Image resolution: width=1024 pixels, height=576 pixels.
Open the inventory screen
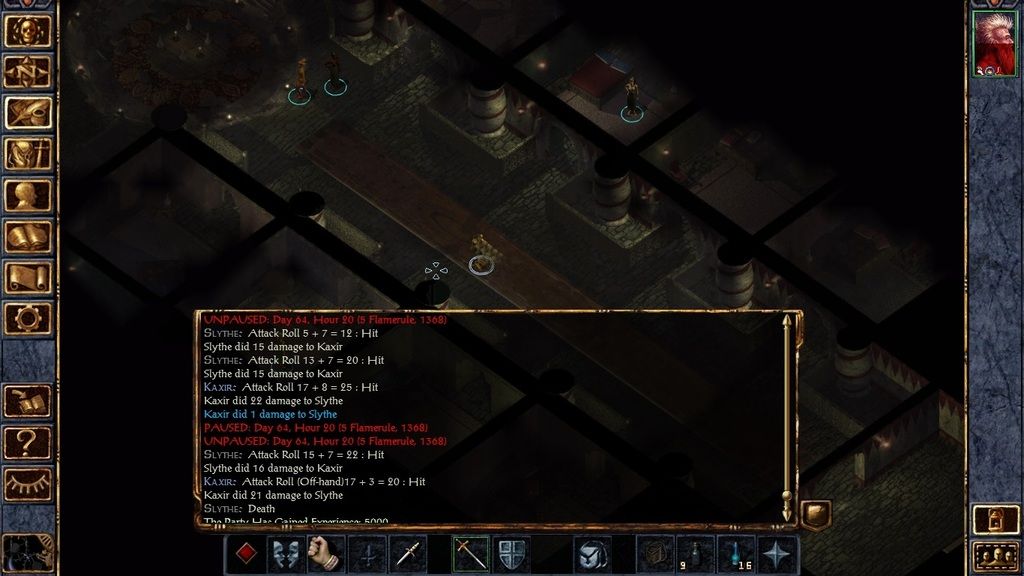click(x=28, y=154)
